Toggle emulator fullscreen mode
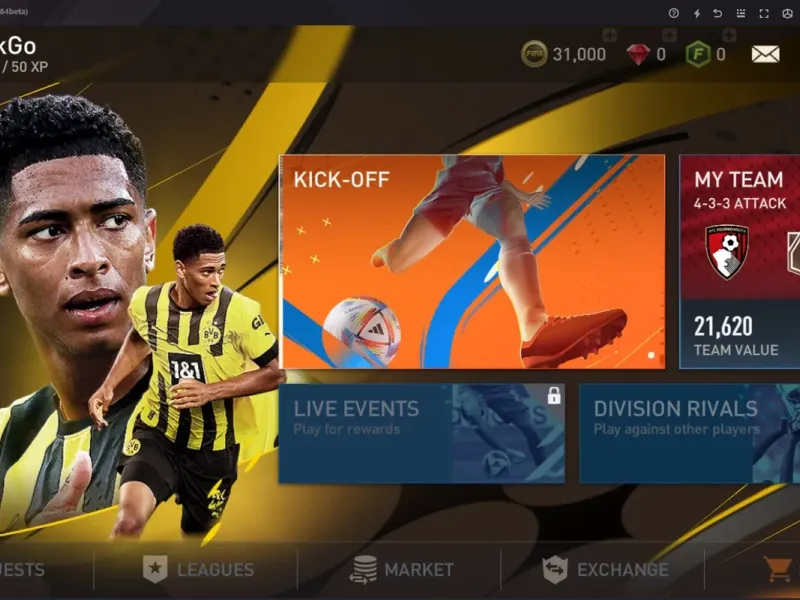Image resolution: width=800 pixels, height=600 pixels. (764, 13)
